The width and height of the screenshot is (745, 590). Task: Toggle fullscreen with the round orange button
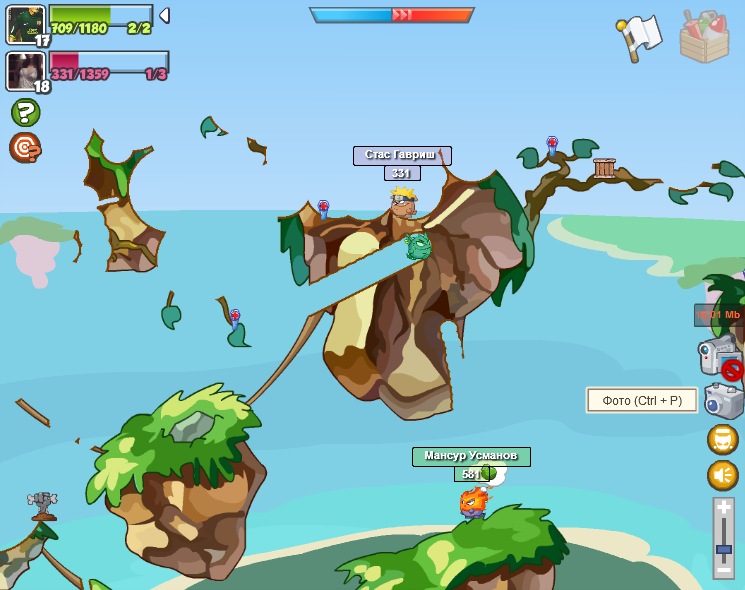tap(723, 439)
